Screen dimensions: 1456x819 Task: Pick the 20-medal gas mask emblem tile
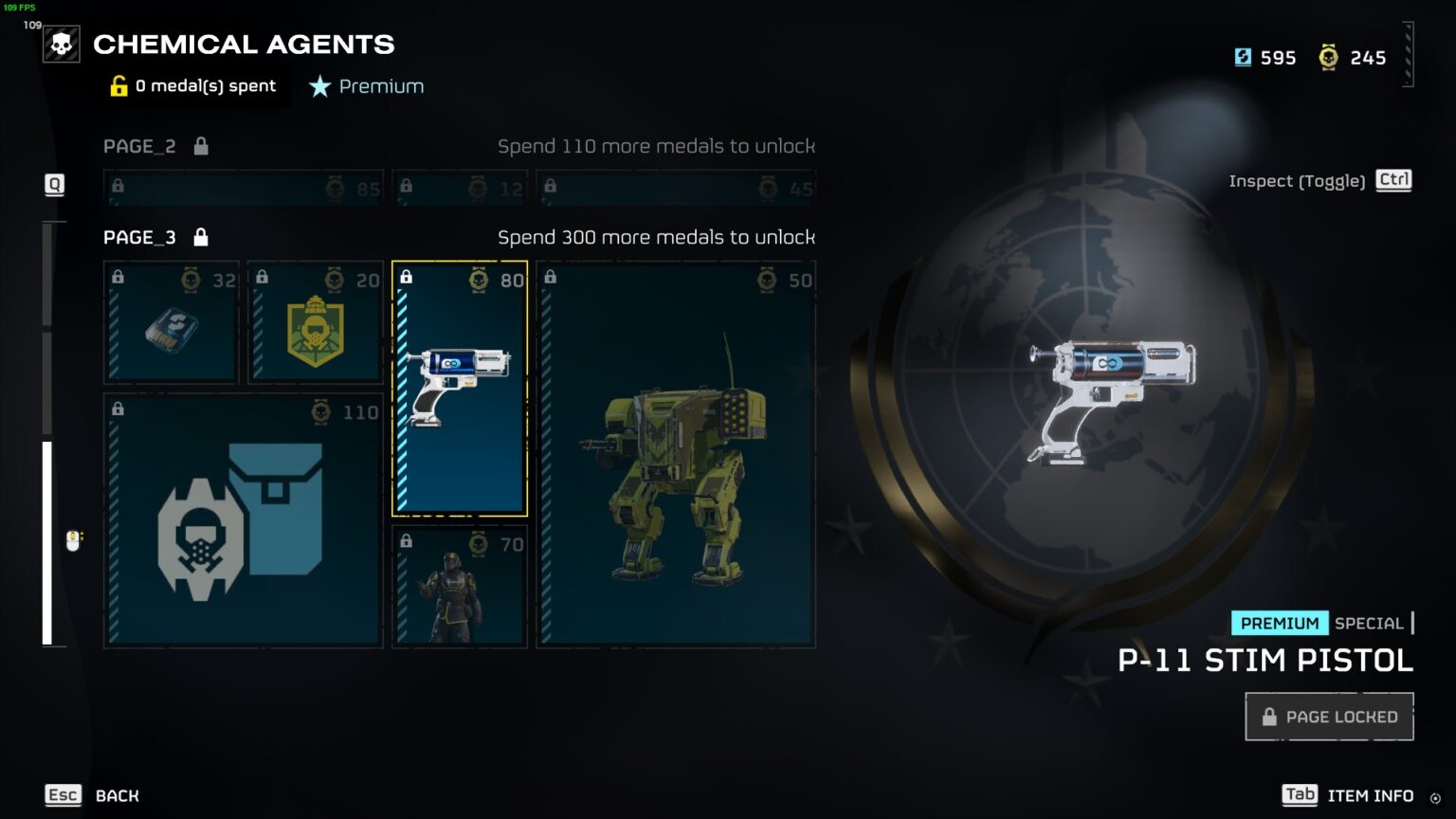[316, 323]
